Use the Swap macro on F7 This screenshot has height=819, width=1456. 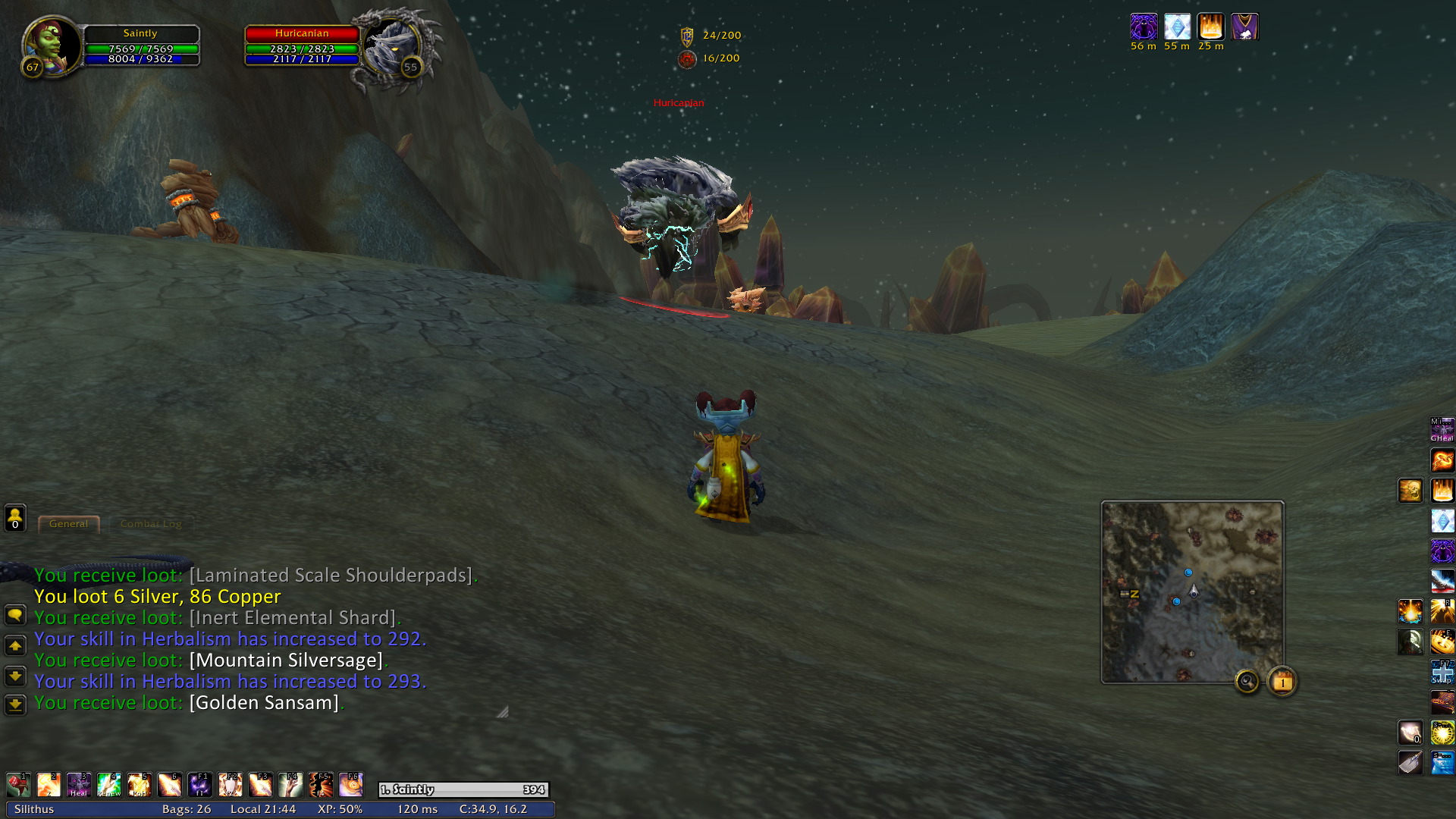[x=1442, y=672]
